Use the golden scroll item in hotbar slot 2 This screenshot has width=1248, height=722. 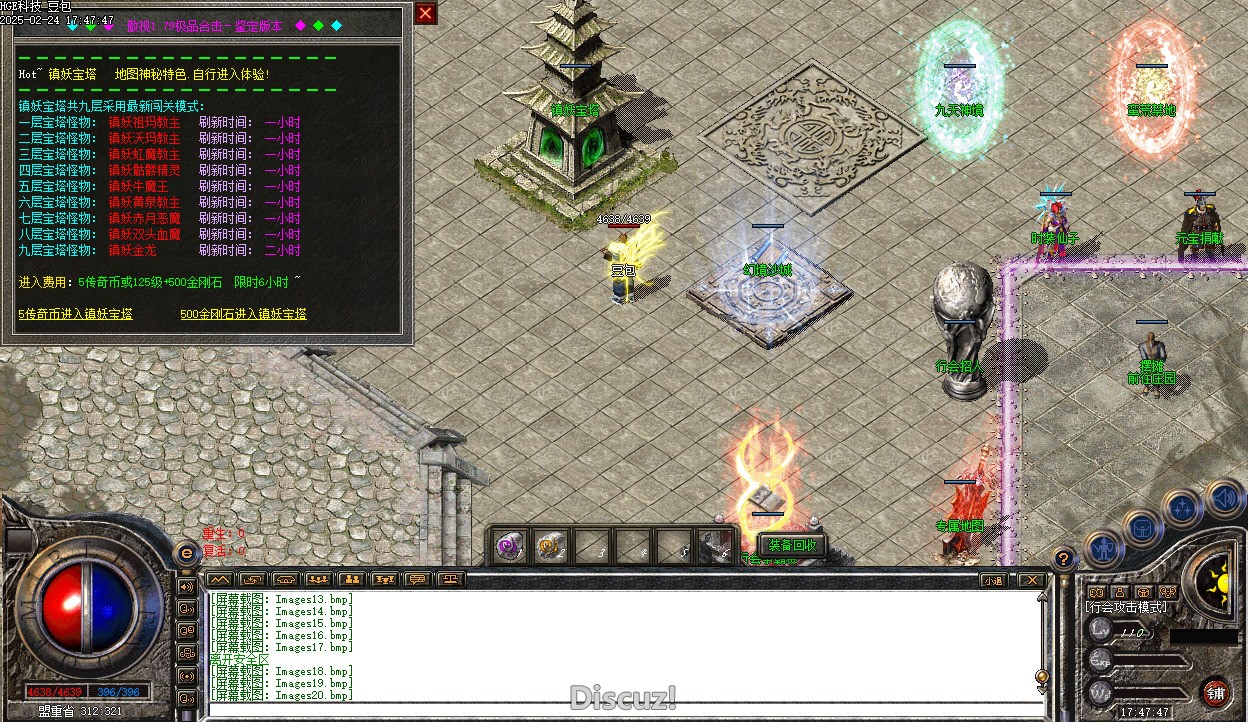[549, 547]
